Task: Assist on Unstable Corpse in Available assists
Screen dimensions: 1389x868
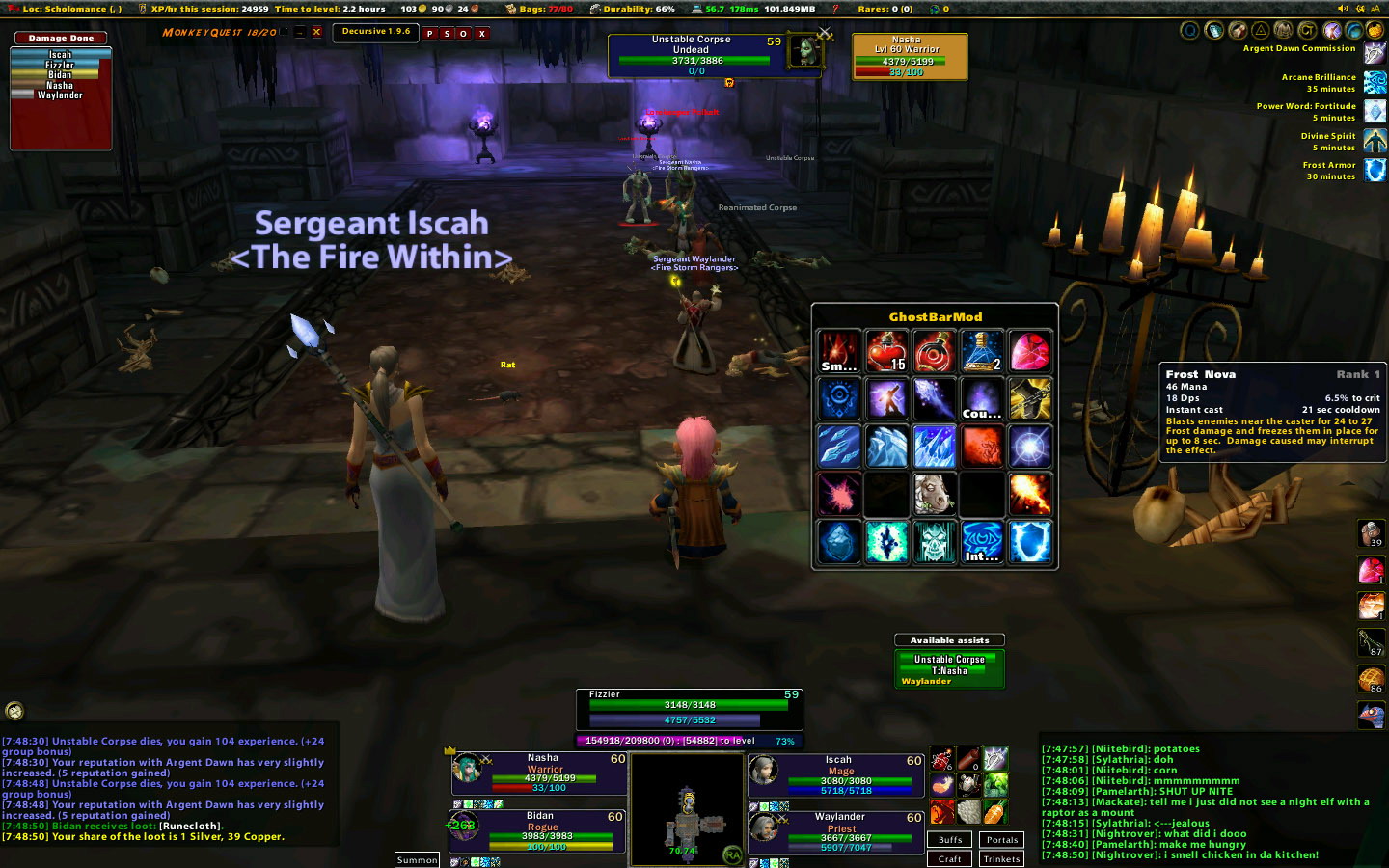Action: pyautogui.click(x=949, y=660)
